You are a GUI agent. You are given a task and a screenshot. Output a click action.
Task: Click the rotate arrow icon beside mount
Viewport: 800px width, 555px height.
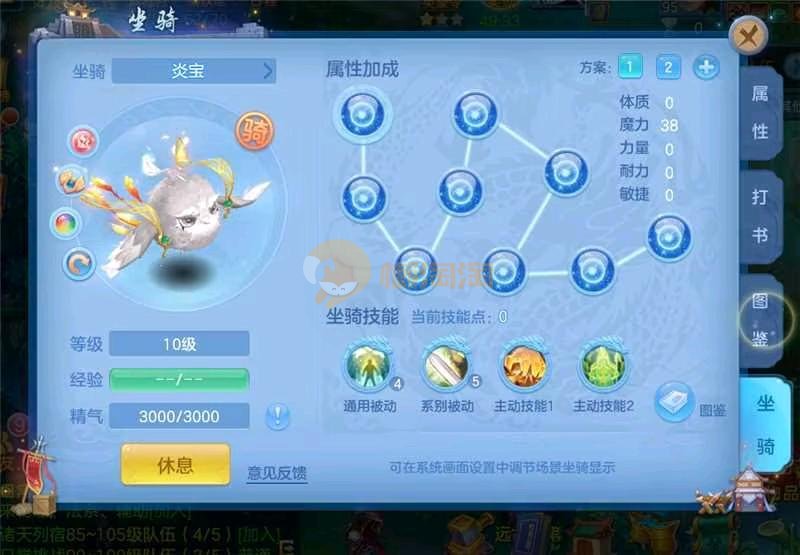coord(78,263)
